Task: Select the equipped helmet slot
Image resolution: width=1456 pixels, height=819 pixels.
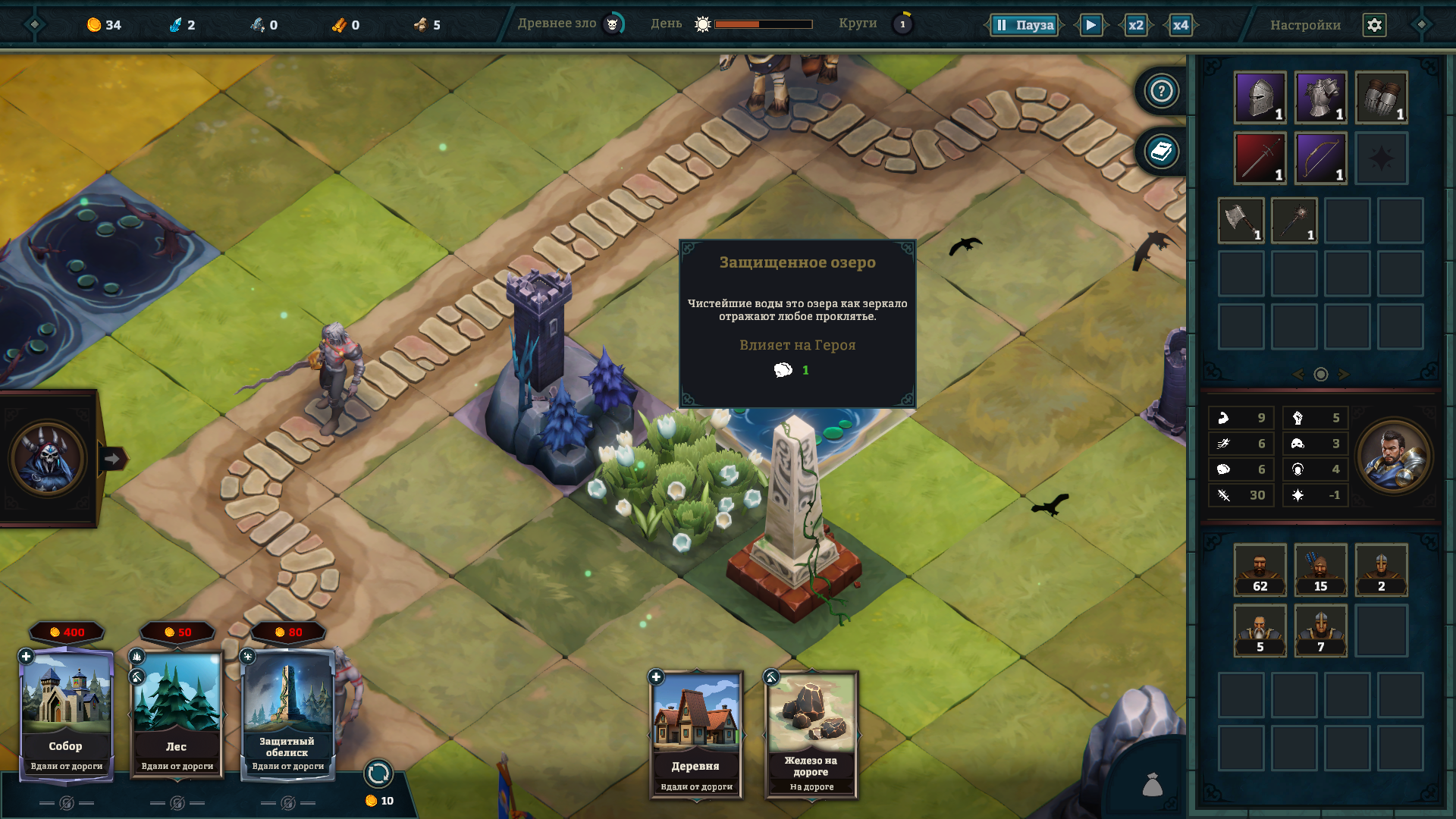Action: click(x=1260, y=98)
